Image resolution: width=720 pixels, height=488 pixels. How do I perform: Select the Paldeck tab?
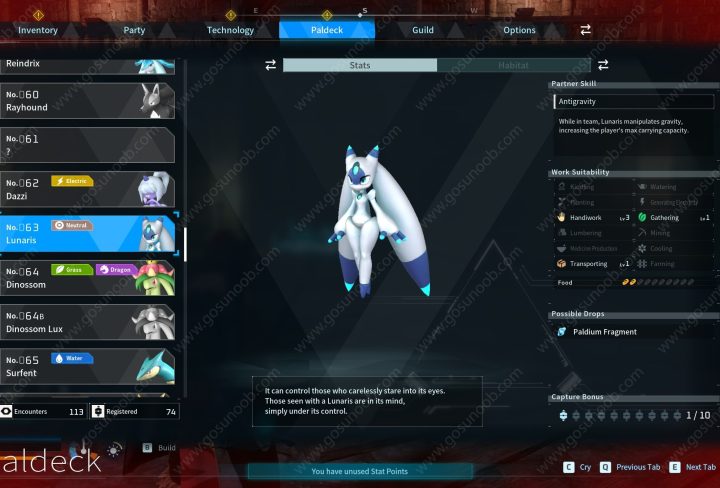327,30
